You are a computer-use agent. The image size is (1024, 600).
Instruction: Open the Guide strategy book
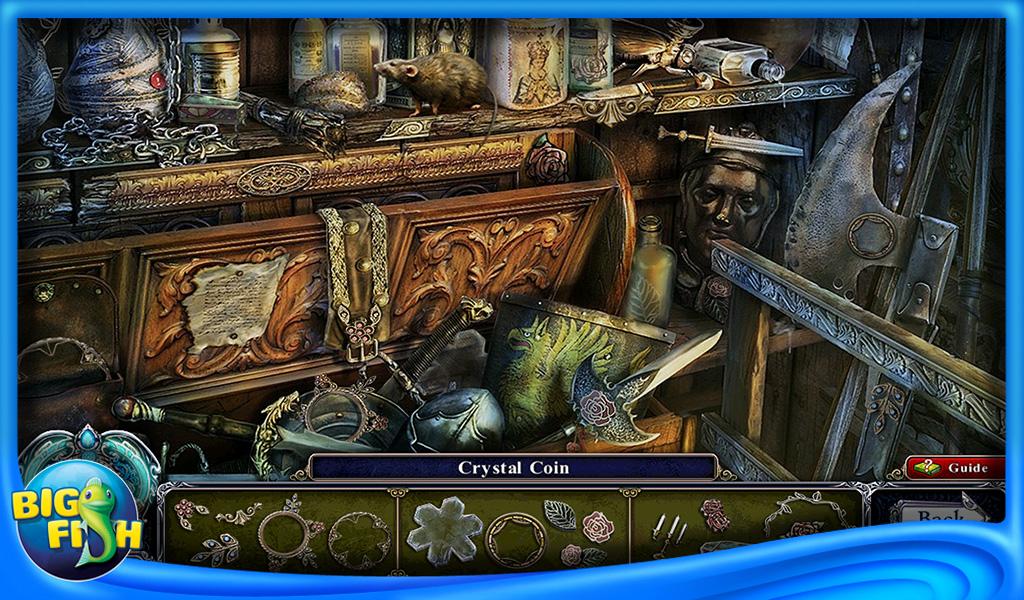[x=956, y=467]
